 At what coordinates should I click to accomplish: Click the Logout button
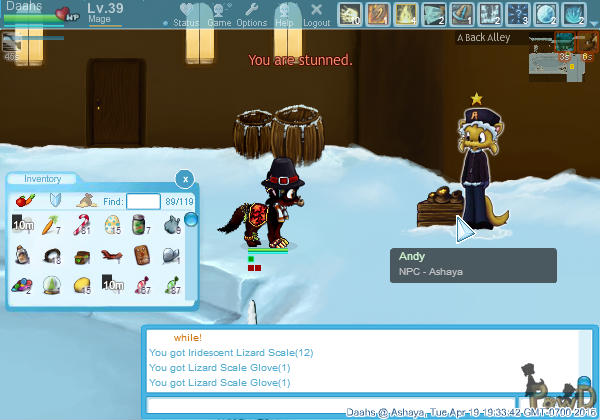tap(316, 15)
